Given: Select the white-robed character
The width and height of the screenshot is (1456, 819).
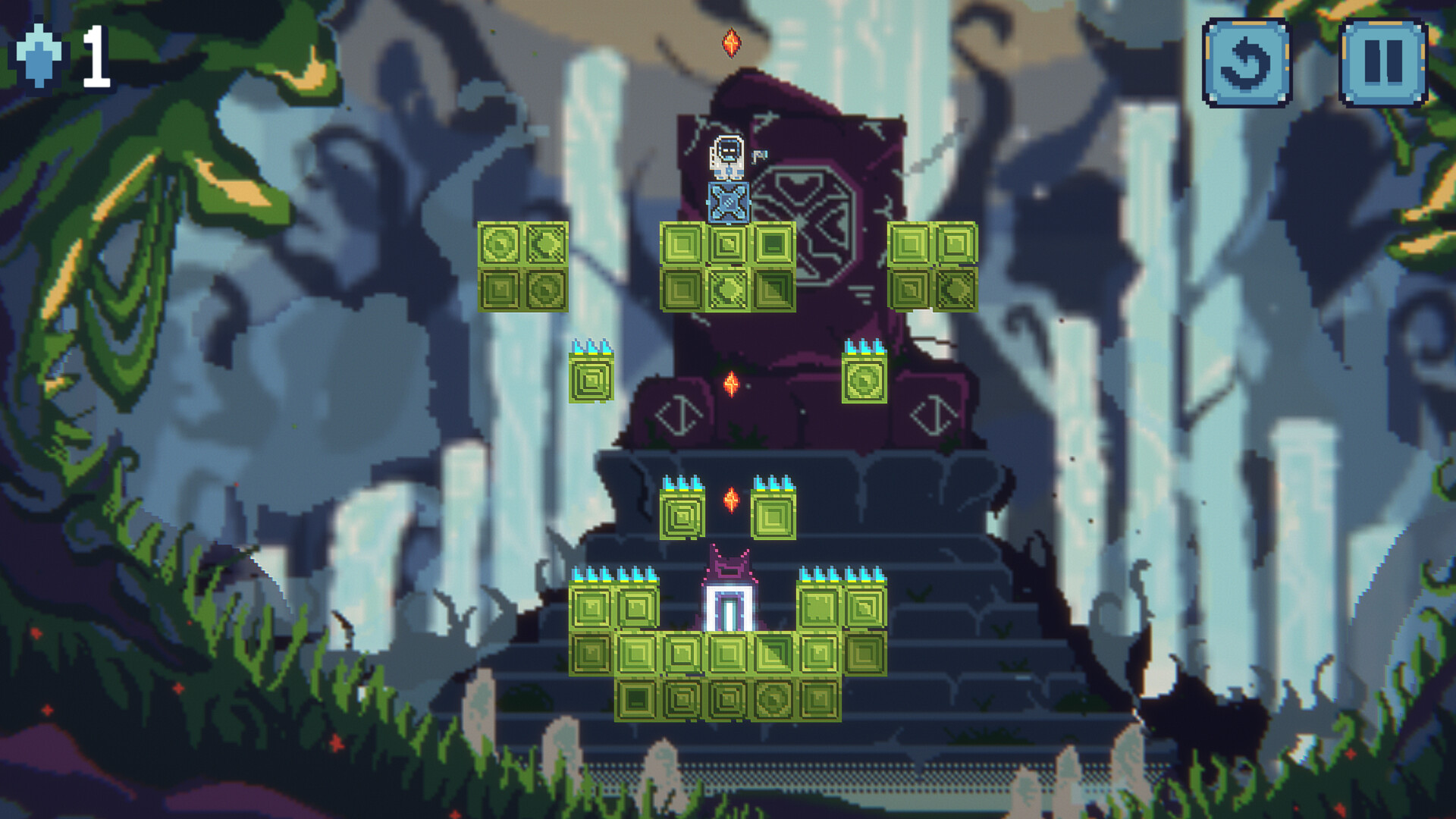Looking at the screenshot, I should click(x=727, y=155).
